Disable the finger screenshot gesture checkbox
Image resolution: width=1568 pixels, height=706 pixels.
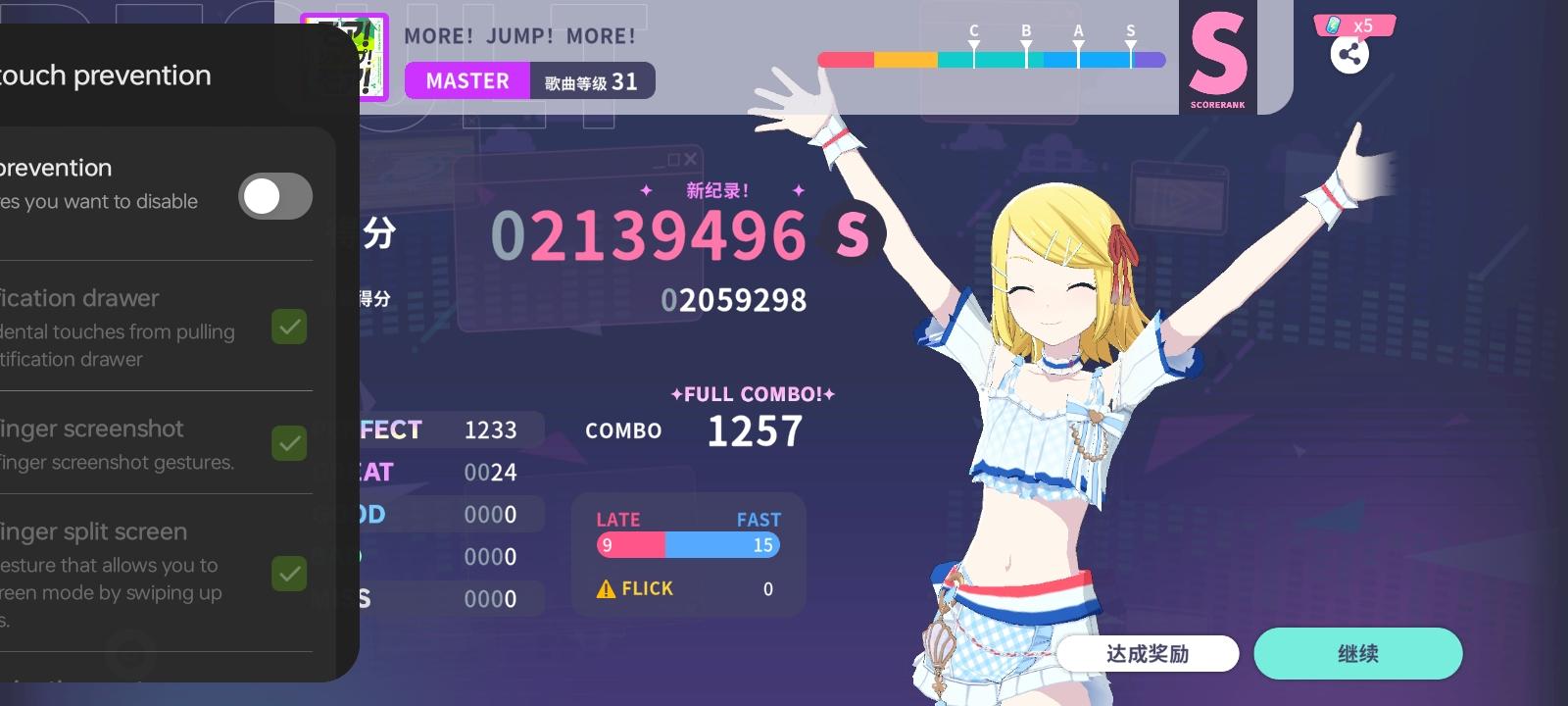point(287,443)
